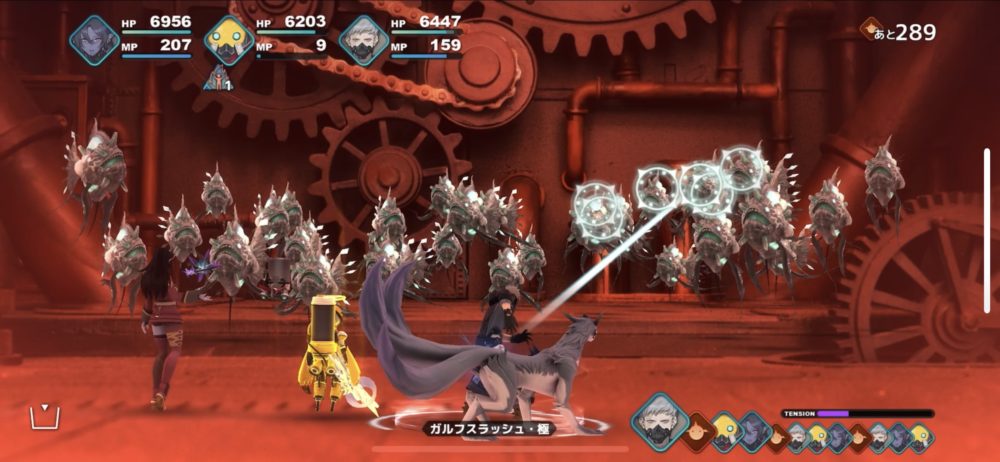Tap the large masked character turn-order portrait
Screen dimensions: 1000x462
point(660,418)
